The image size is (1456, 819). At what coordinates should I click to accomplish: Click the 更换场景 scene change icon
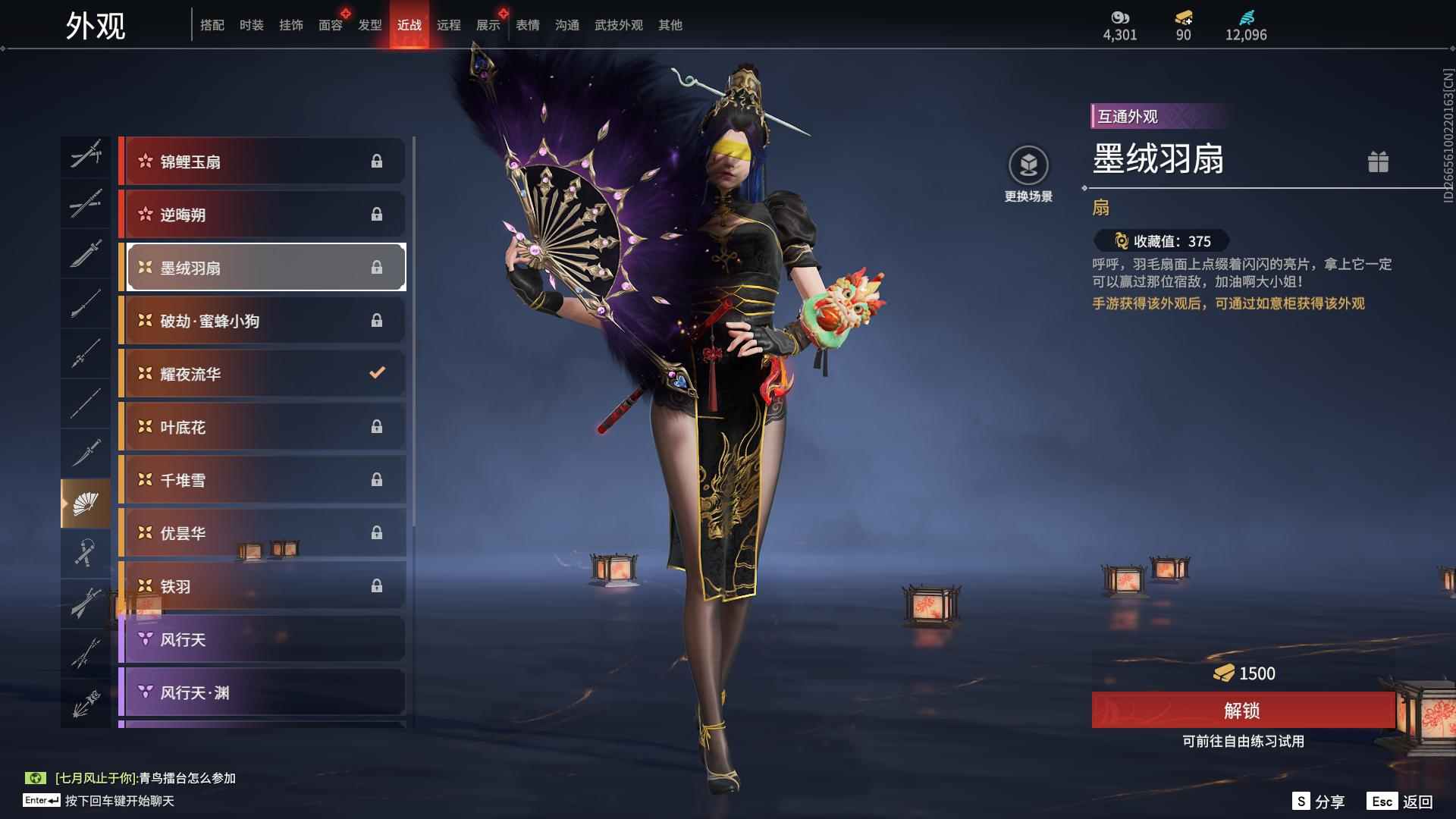pos(1028,165)
